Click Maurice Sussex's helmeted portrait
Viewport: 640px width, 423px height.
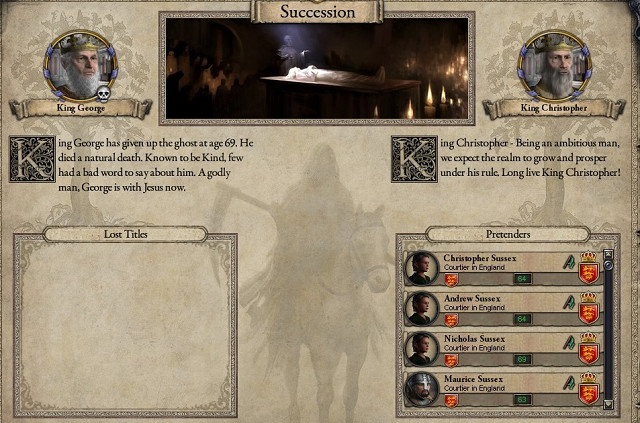(x=421, y=388)
